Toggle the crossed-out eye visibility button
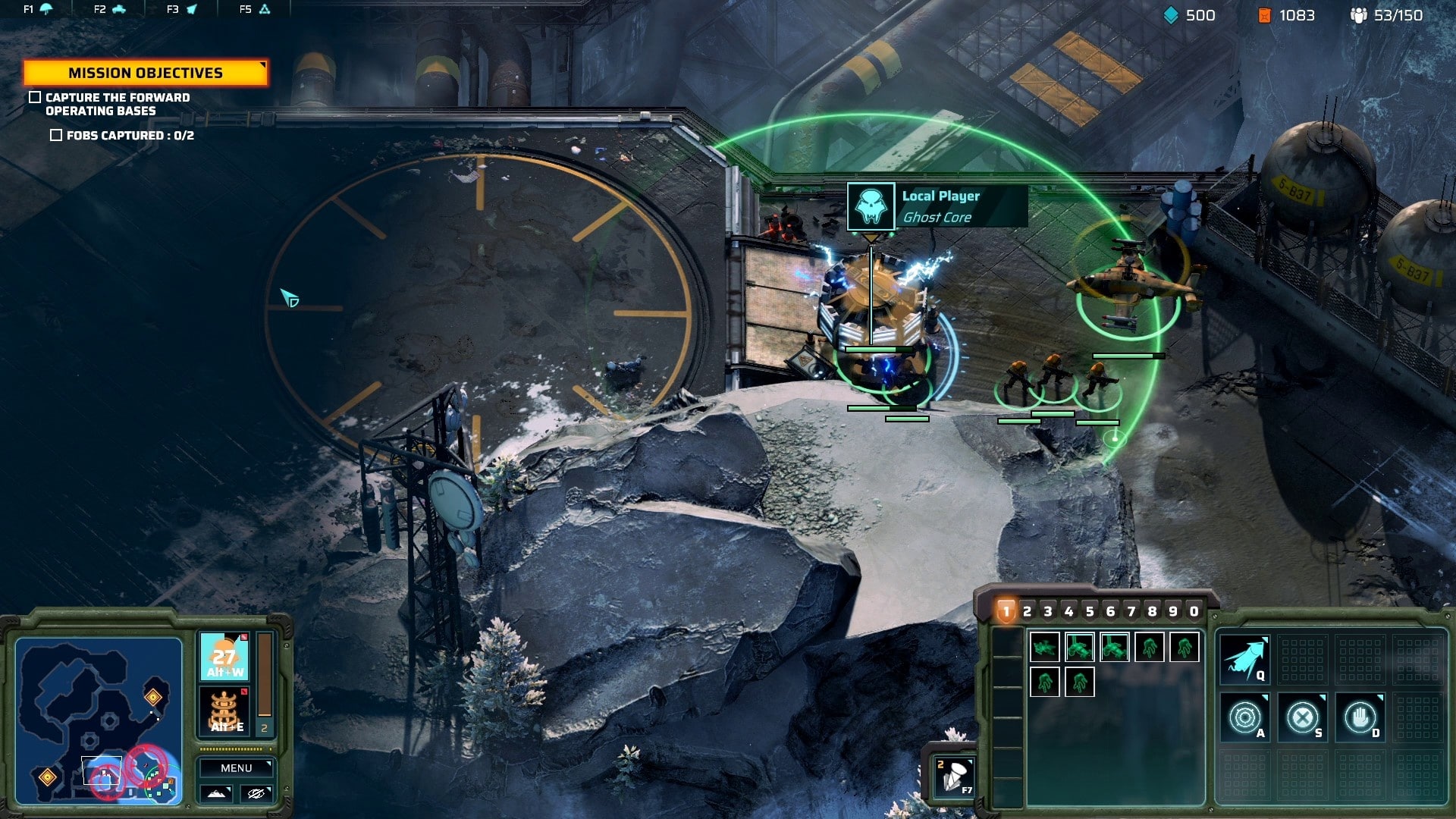This screenshot has width=1456, height=819. tap(256, 793)
